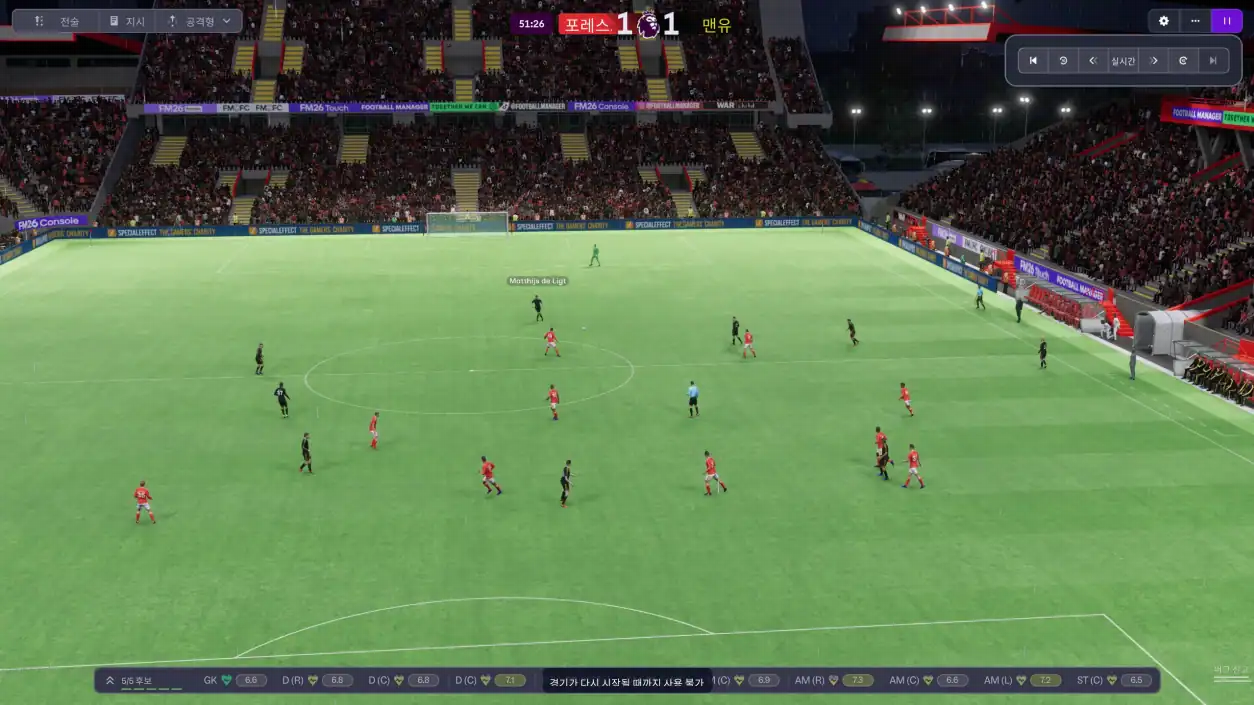
Task: Click the Matthijs de Ligt name label
Action: pos(537,281)
